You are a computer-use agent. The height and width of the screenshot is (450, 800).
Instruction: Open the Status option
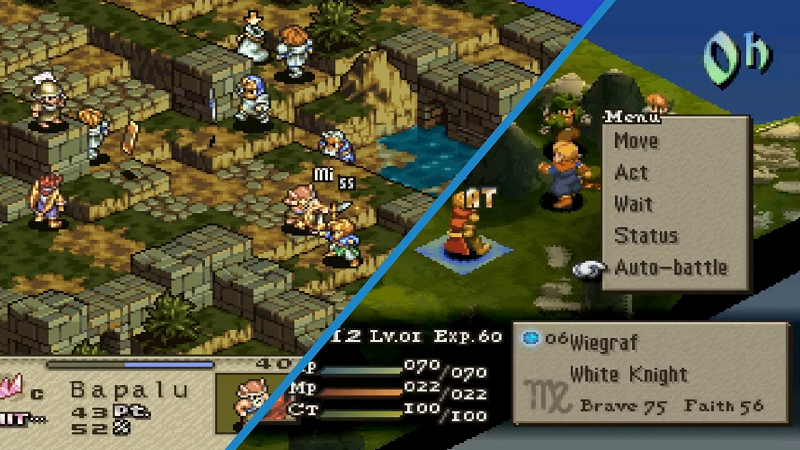645,236
